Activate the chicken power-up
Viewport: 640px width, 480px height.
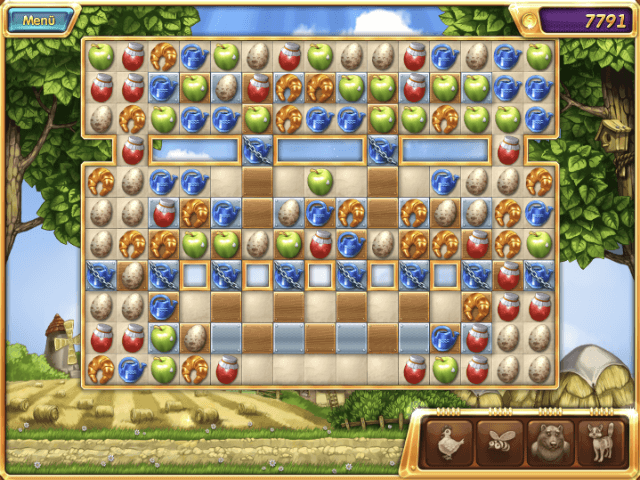[x=450, y=441]
